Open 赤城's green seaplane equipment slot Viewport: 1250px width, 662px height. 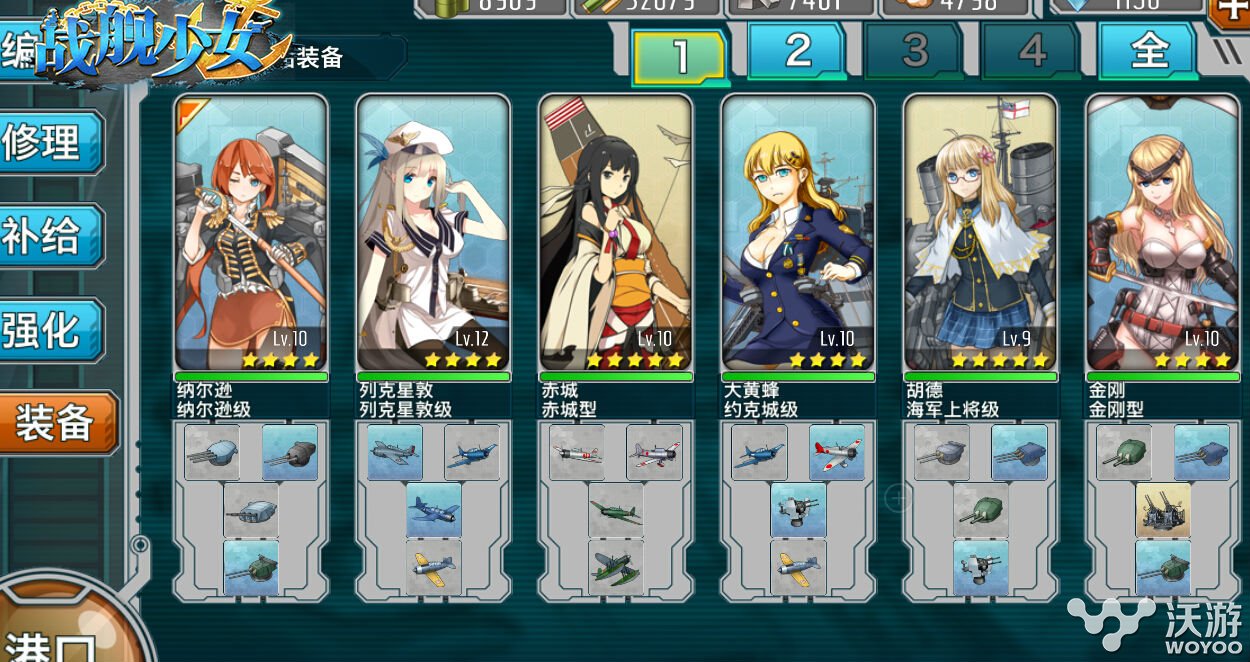point(615,567)
